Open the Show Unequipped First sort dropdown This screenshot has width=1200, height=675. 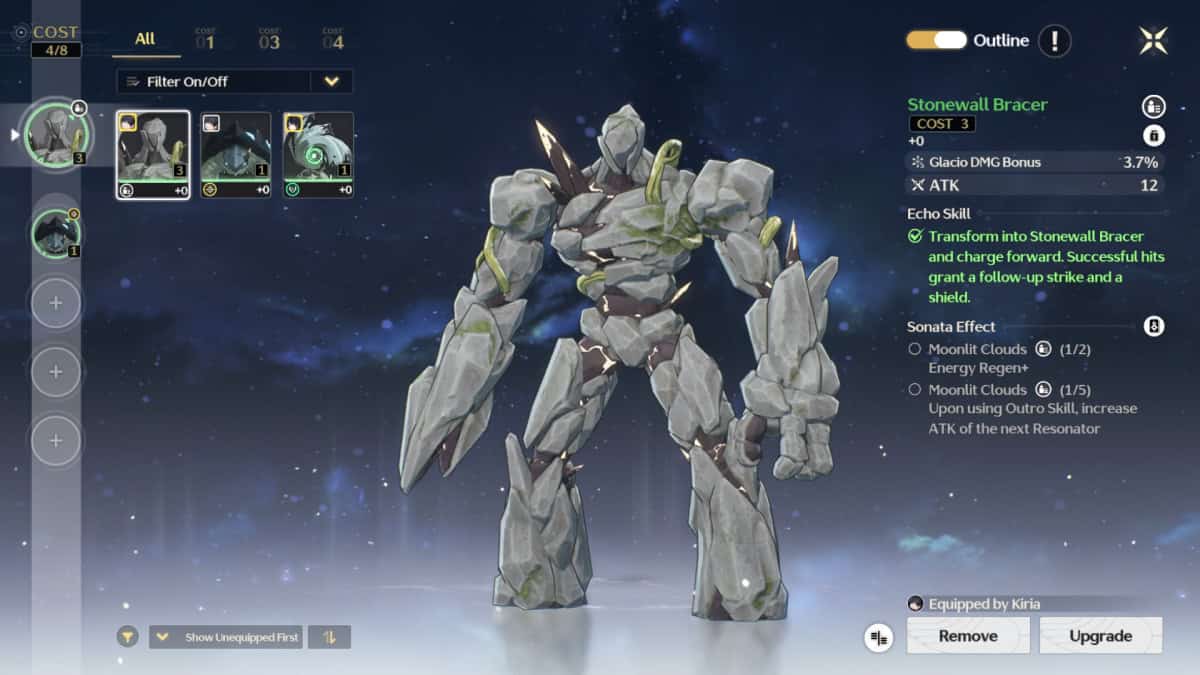[x=226, y=637]
